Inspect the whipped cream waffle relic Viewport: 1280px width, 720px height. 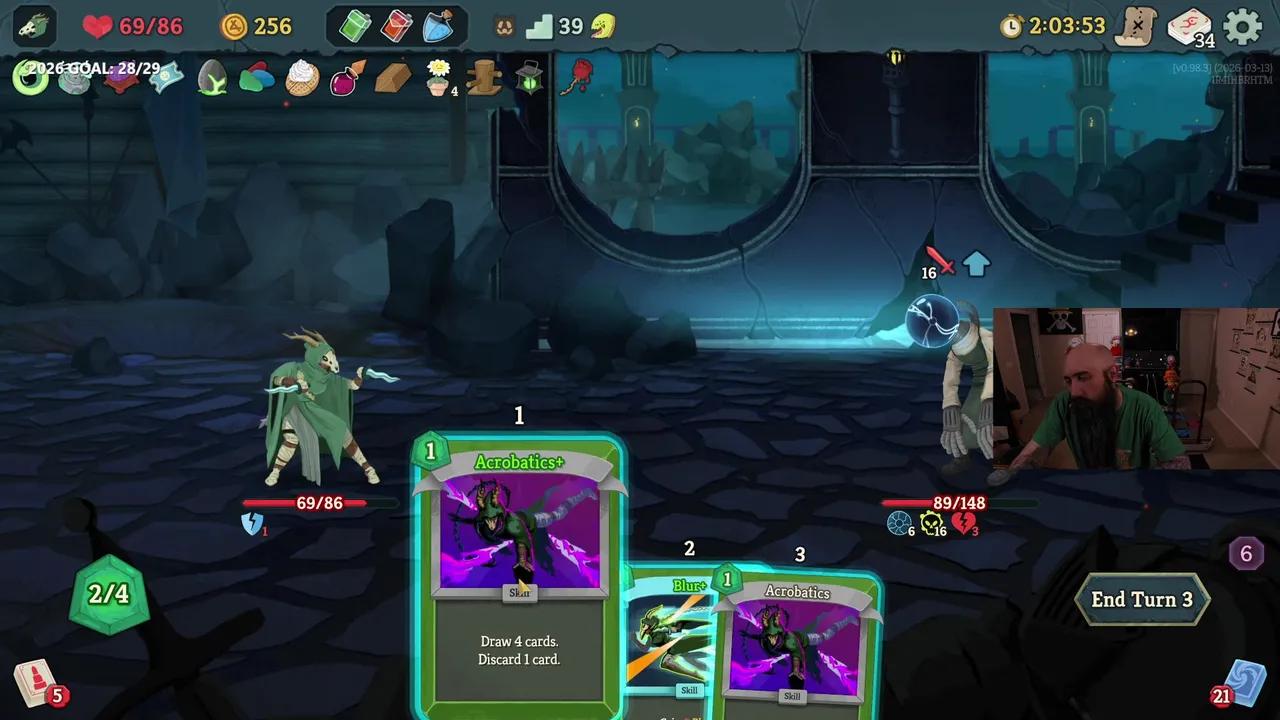coord(302,78)
